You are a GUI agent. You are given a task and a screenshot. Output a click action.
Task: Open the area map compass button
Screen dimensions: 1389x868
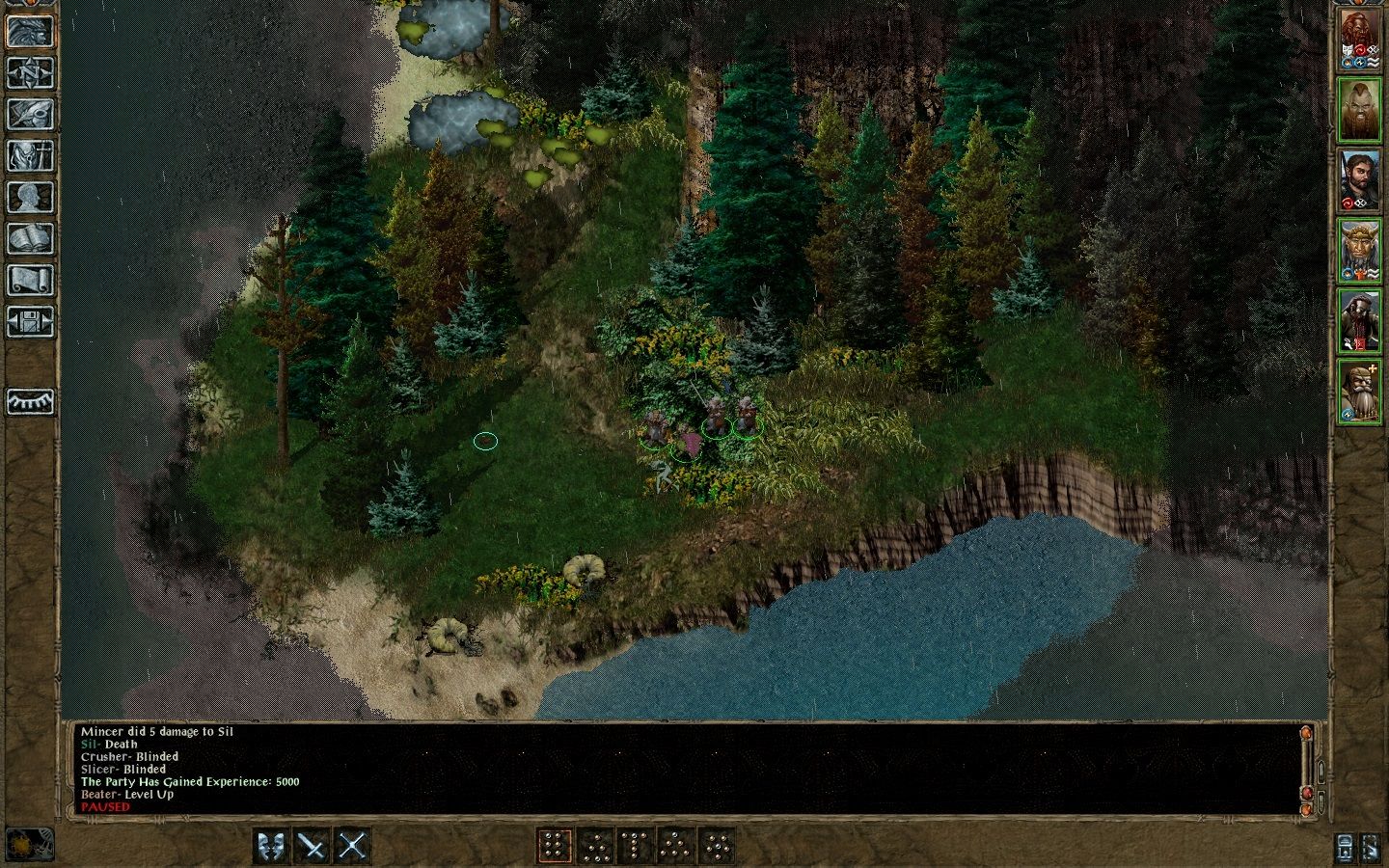pyautogui.click(x=30, y=72)
